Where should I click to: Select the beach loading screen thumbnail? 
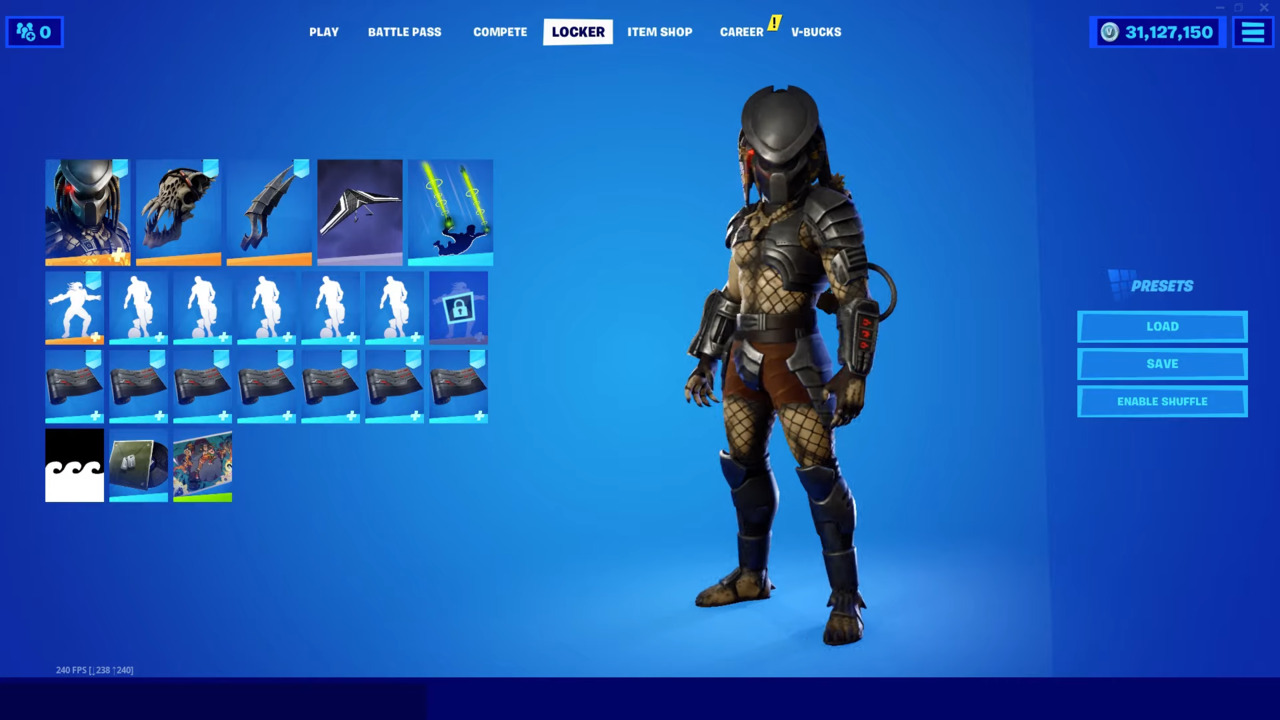(203, 466)
